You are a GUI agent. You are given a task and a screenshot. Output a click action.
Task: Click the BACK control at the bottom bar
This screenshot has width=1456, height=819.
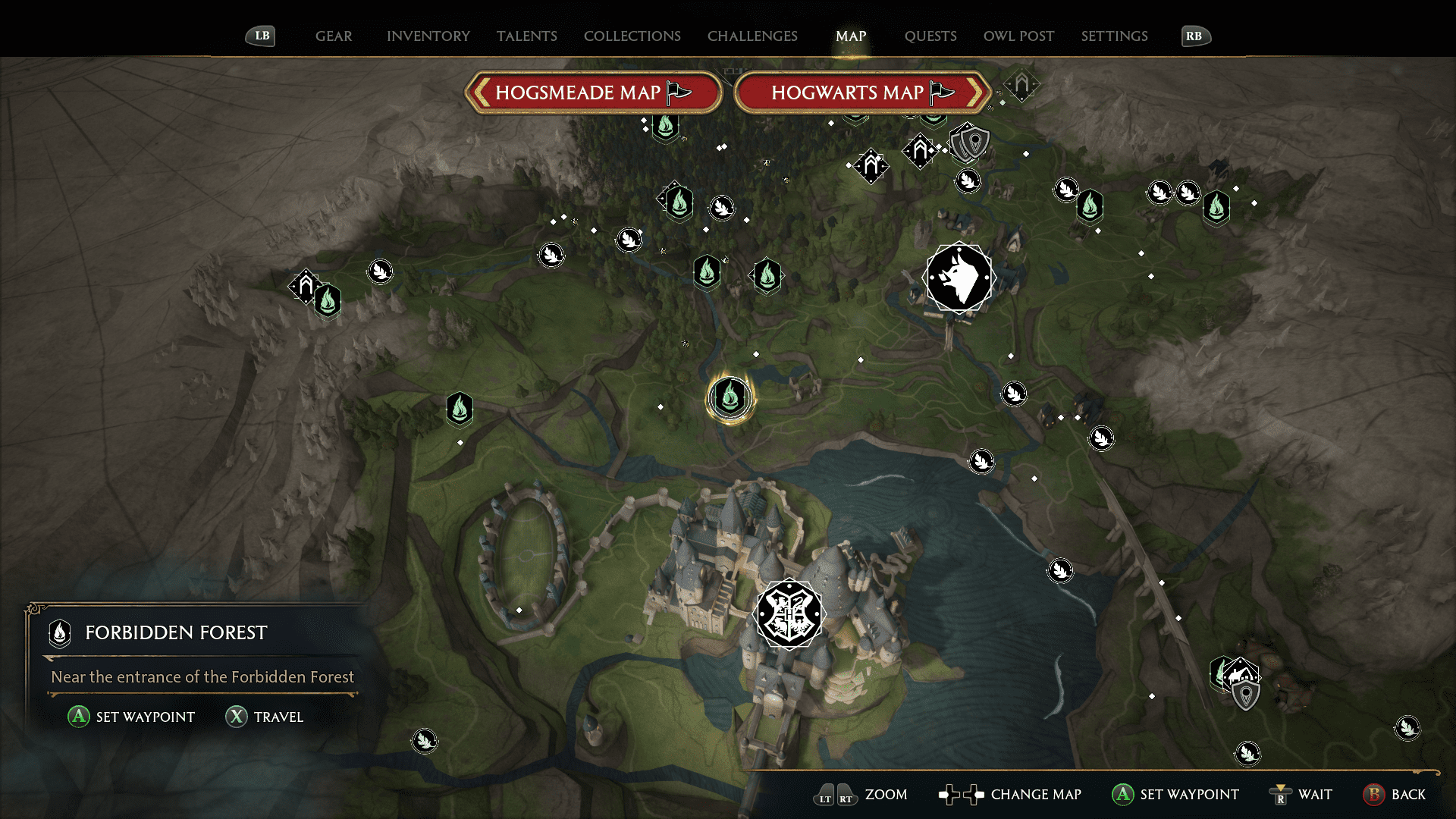tap(1395, 795)
